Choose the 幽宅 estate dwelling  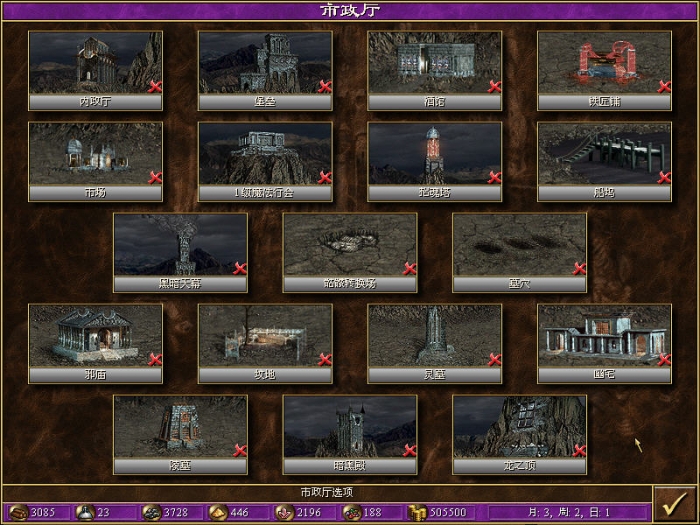pos(604,336)
